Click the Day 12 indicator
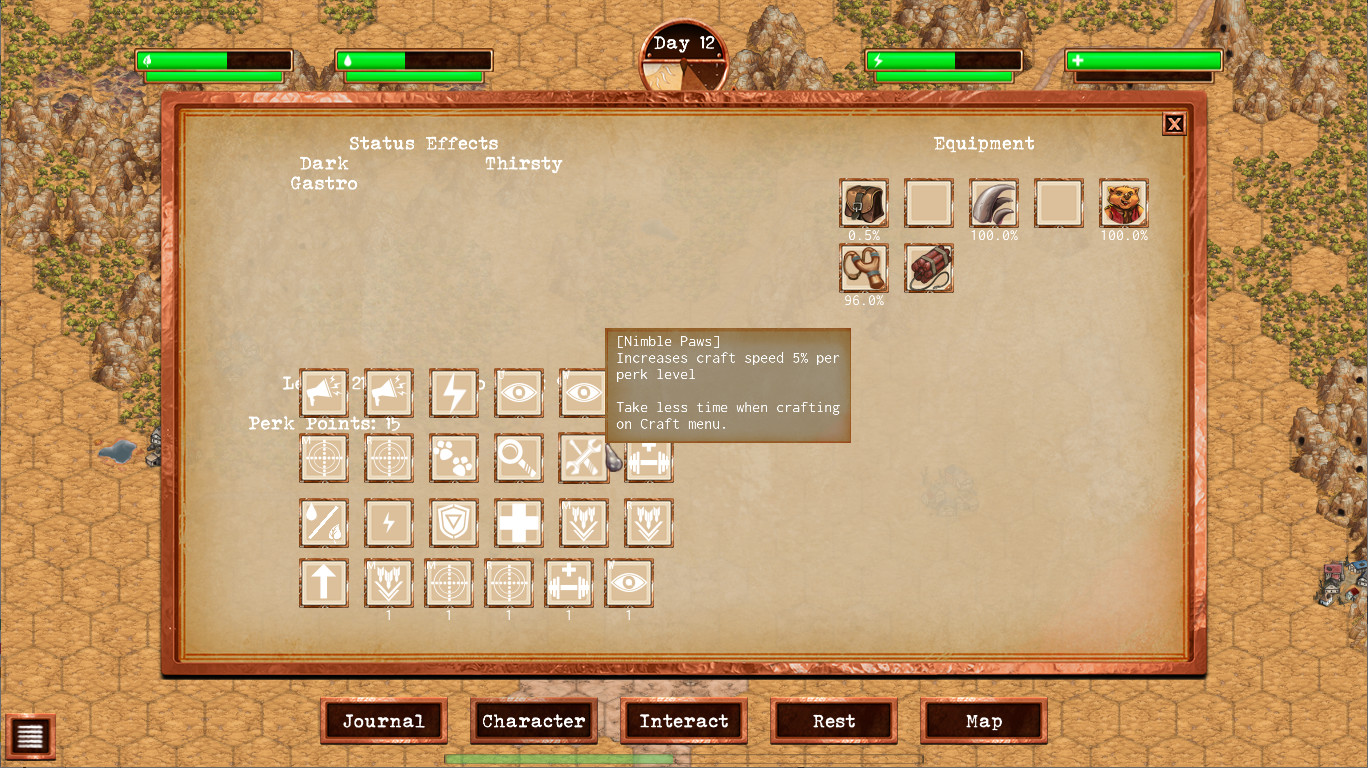1368x768 pixels. pyautogui.click(x=684, y=43)
